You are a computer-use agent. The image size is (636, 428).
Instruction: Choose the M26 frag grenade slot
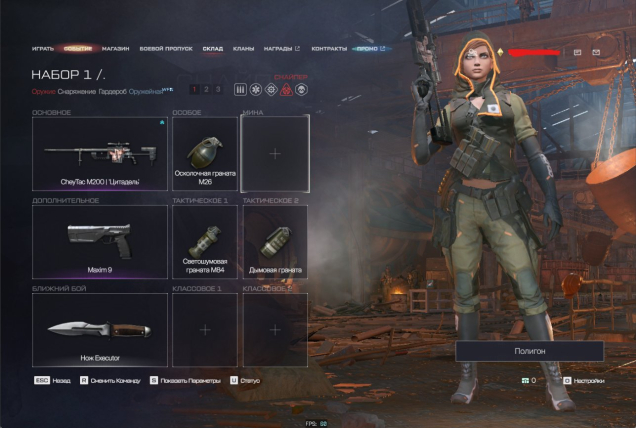(x=205, y=154)
